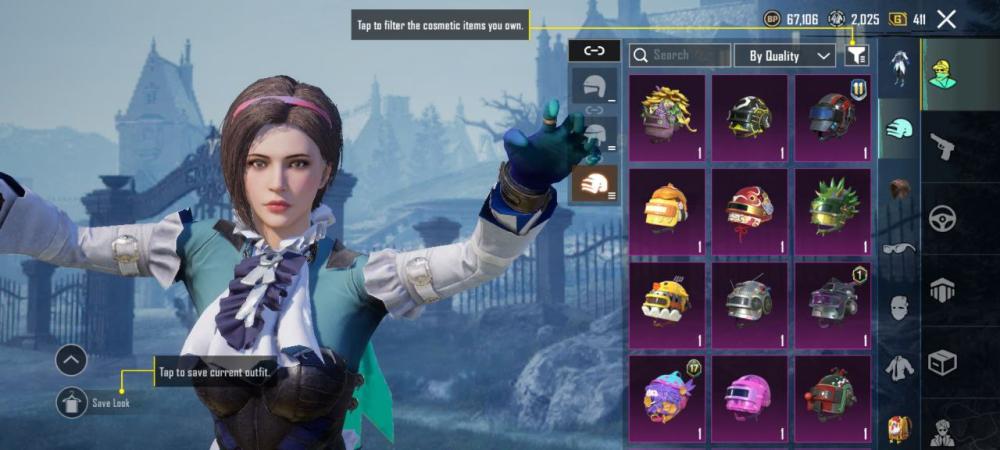Expand the up-arrow button above Save Look

click(71, 360)
